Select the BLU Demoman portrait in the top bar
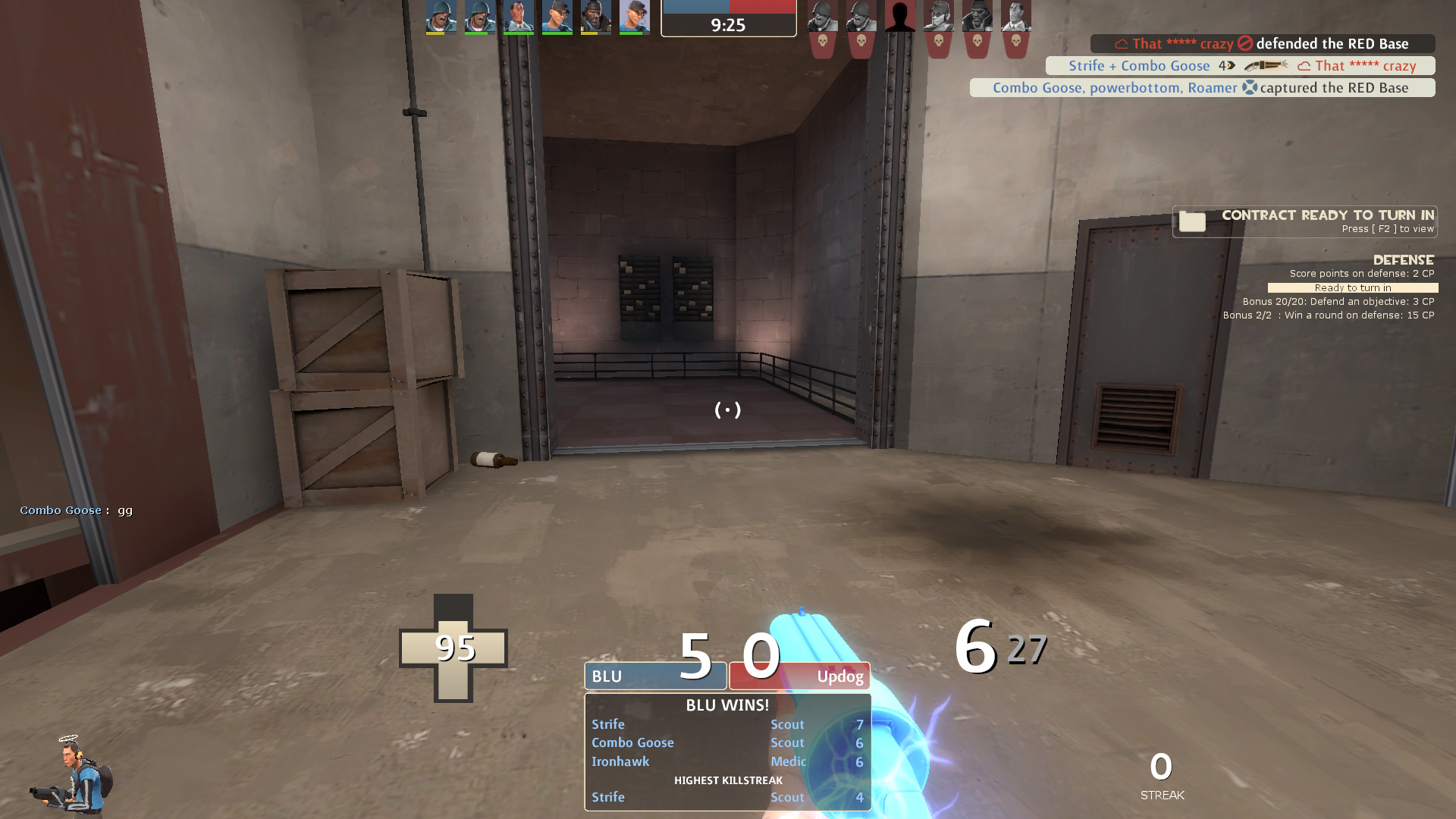Viewport: 1456px width, 819px height. (596, 17)
